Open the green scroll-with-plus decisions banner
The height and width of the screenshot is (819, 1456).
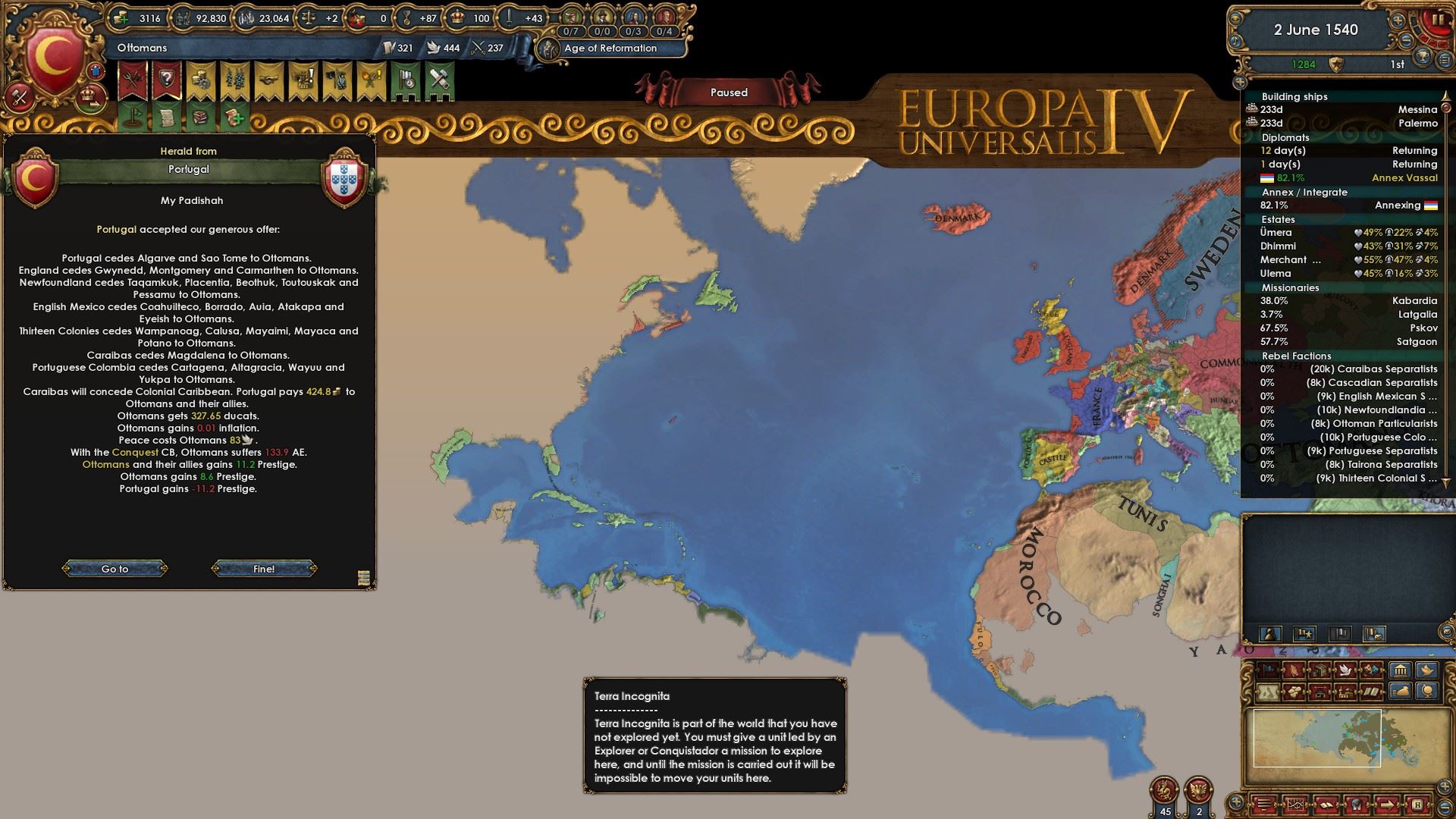pos(235,118)
